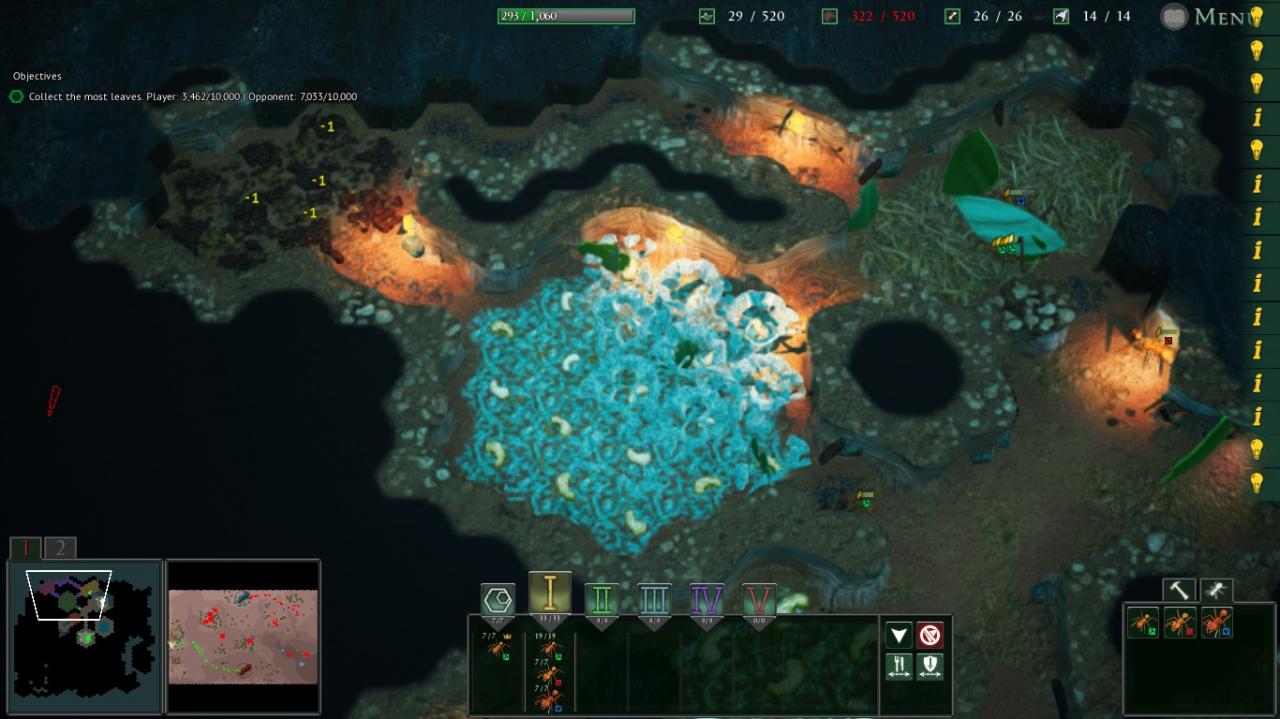The height and width of the screenshot is (719, 1280).
Task: Open the ant creature tab
Action: (1216, 590)
